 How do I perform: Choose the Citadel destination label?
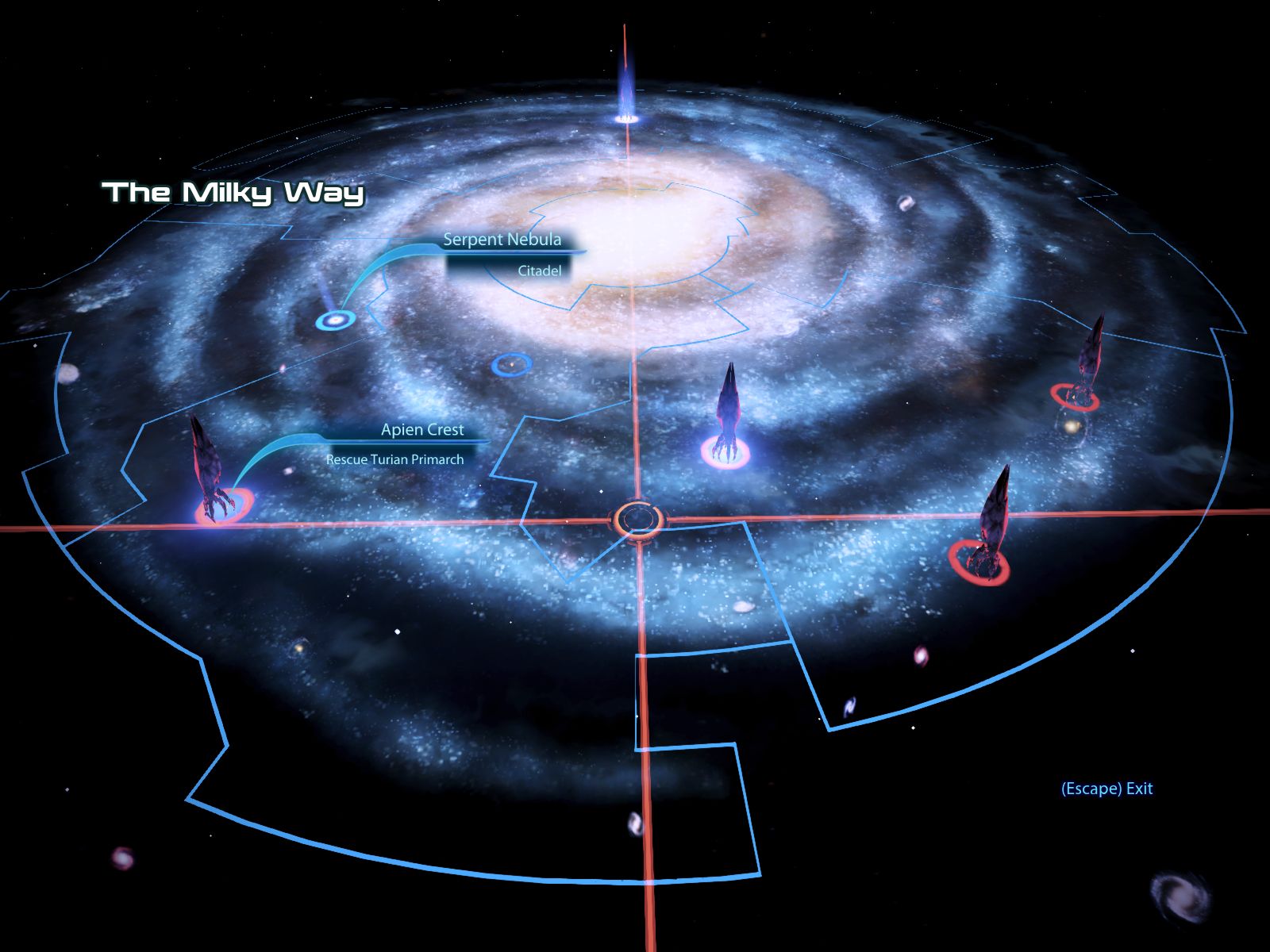(x=539, y=271)
